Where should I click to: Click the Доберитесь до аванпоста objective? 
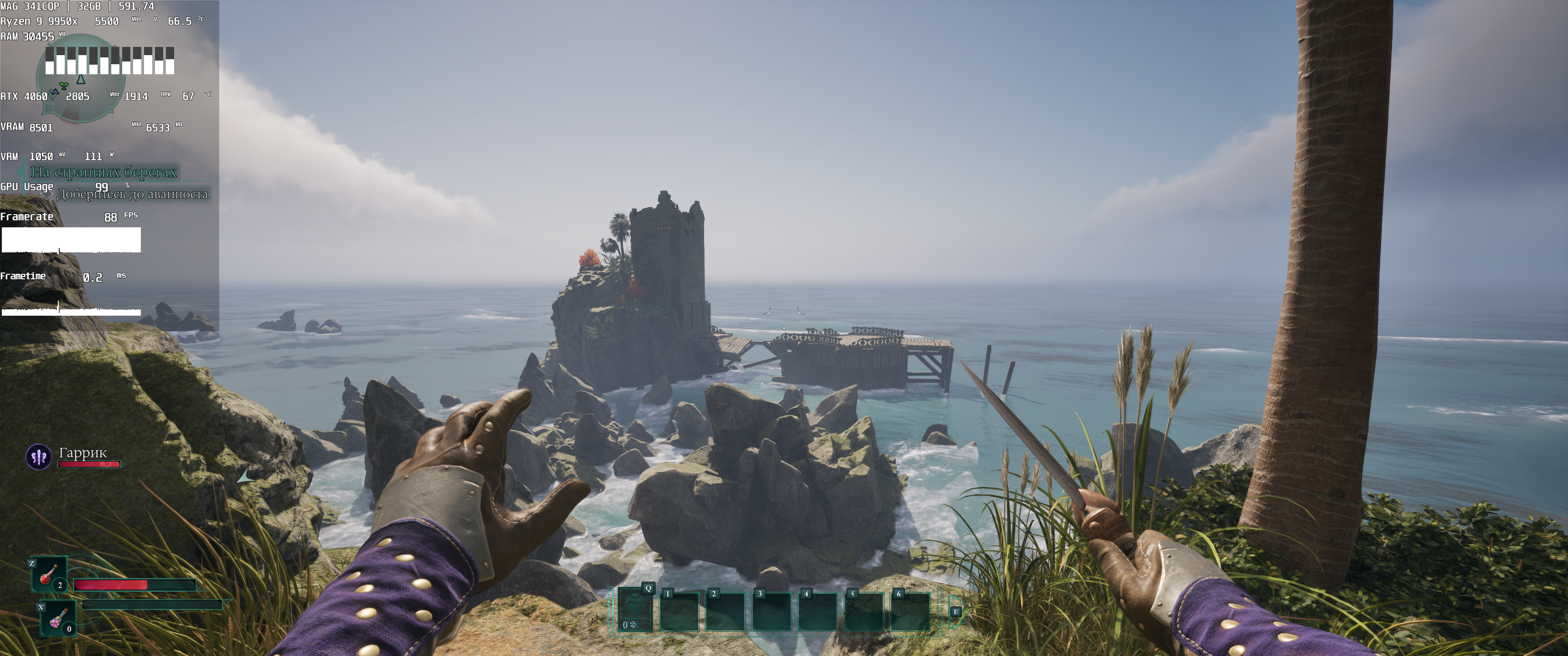coord(132,194)
